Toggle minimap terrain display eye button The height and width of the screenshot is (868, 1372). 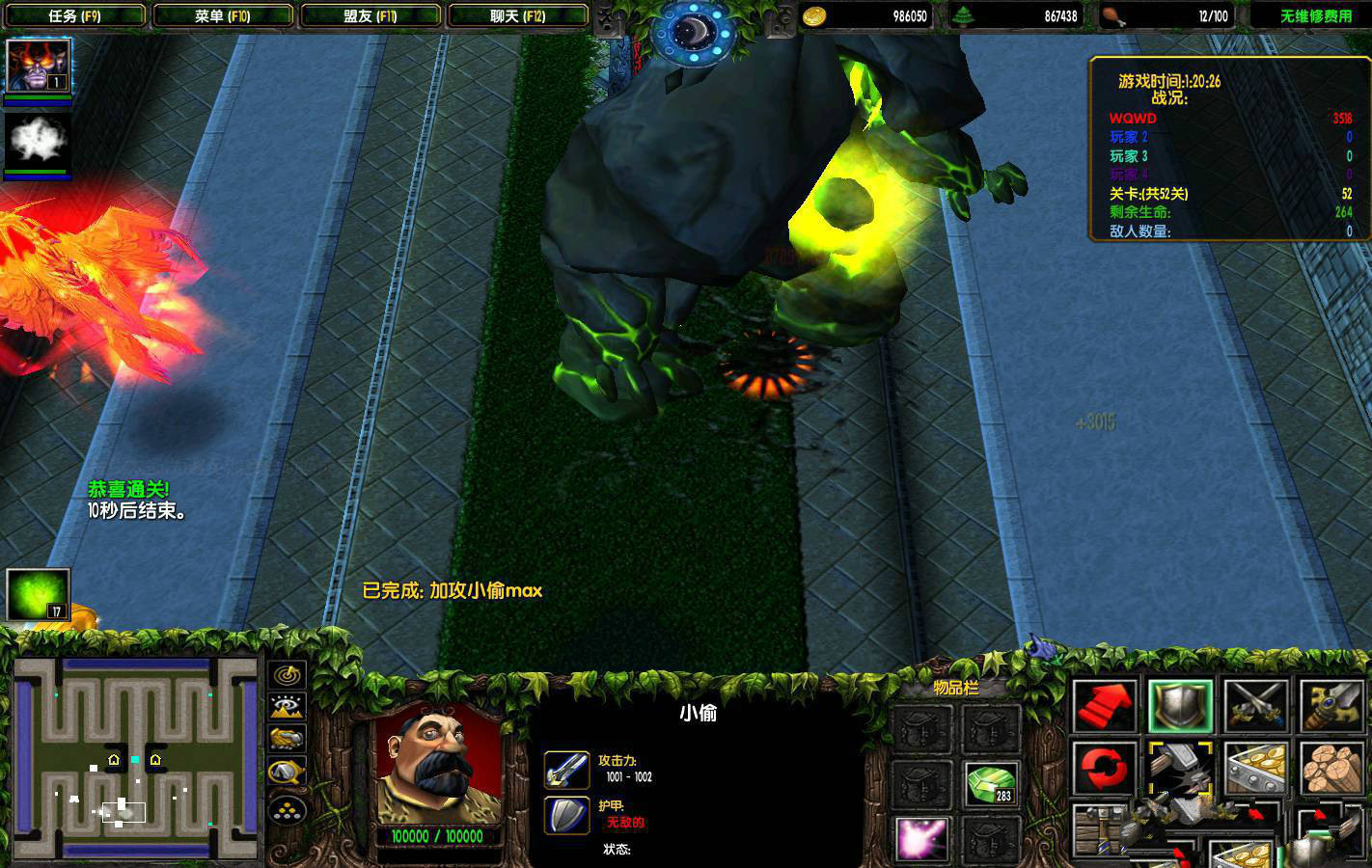tap(288, 707)
